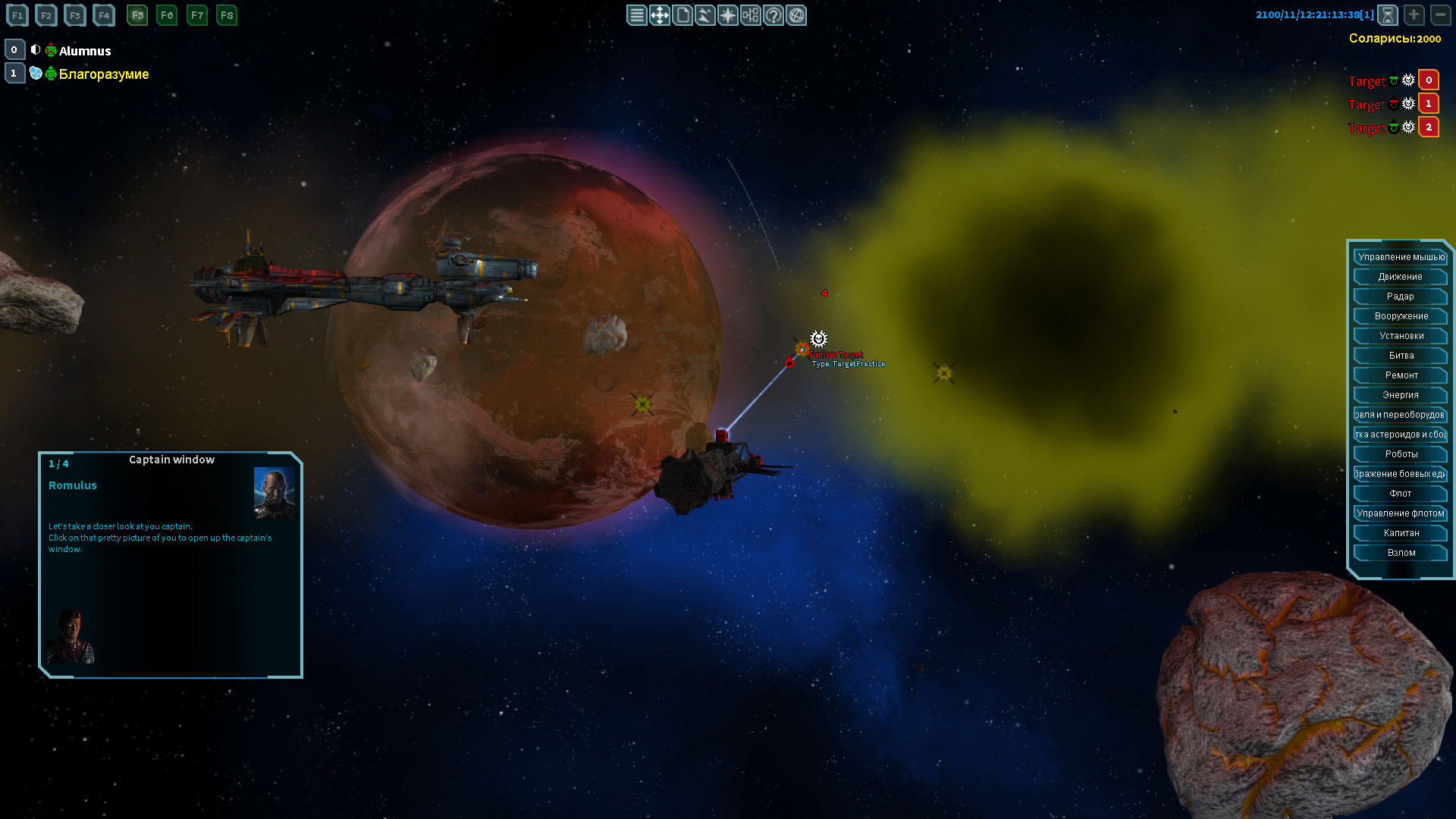Open the Взлом tutorial topic
1456x819 pixels.
point(1400,553)
